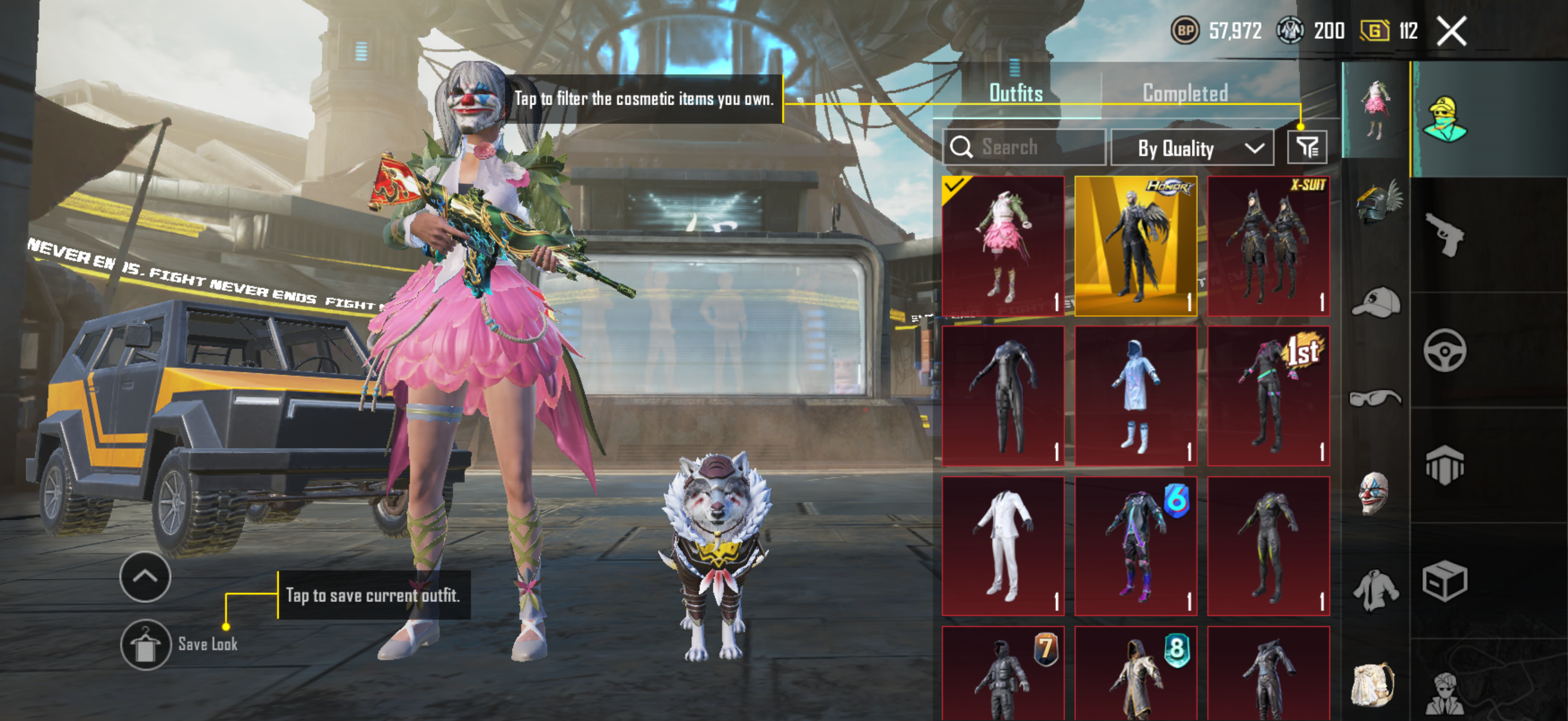Viewport: 1568px width, 721px height.
Task: Select the white hooded raincoat outfit
Action: point(1135,396)
